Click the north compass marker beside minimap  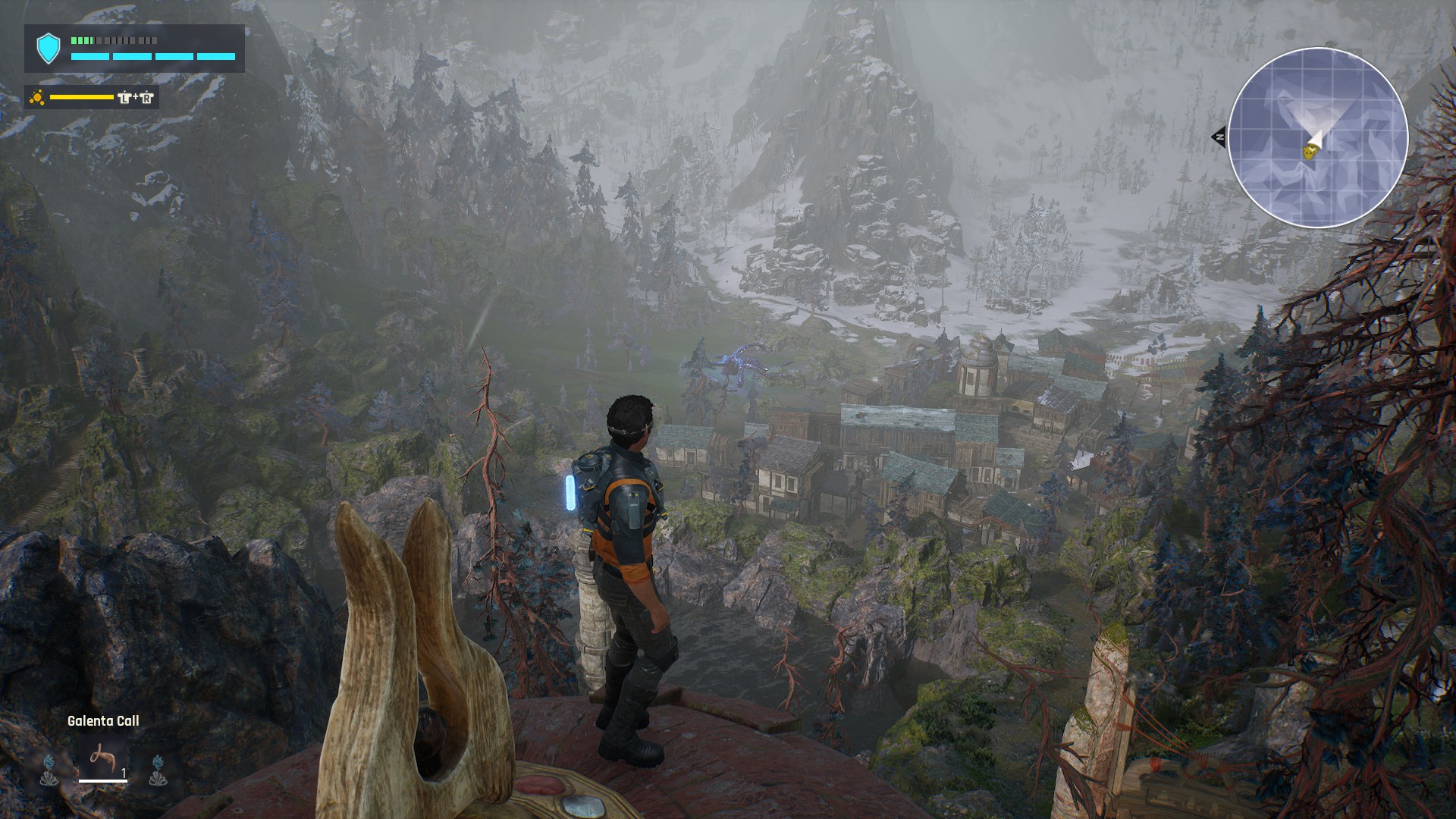1218,137
